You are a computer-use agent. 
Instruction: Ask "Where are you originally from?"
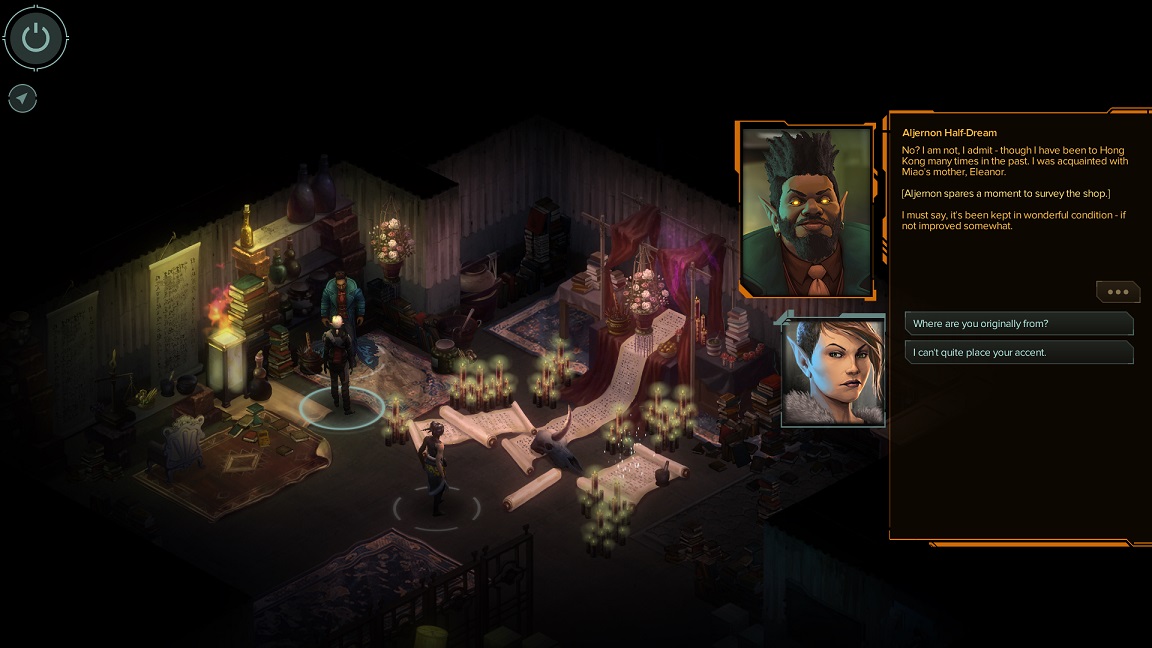[x=1018, y=324]
